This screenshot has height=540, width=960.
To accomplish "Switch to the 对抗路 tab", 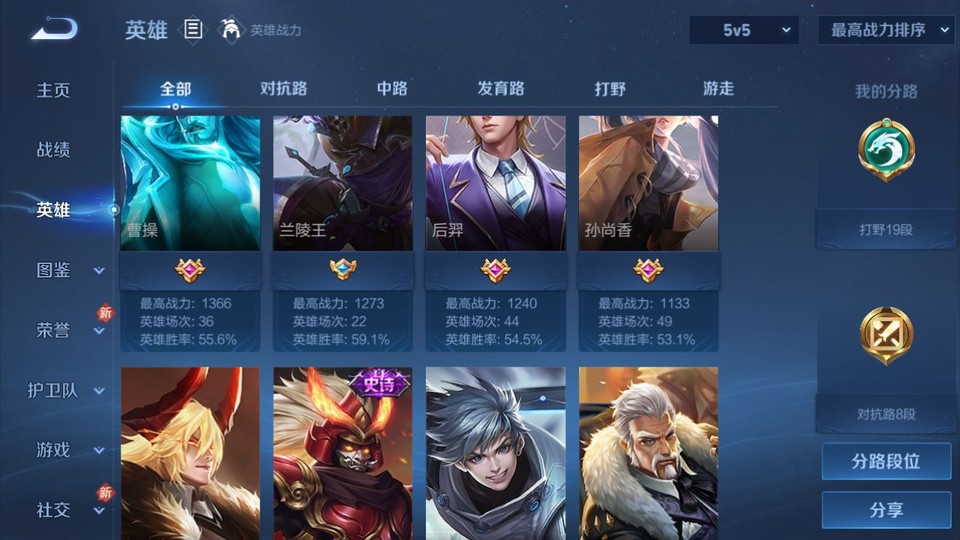I will (283, 88).
